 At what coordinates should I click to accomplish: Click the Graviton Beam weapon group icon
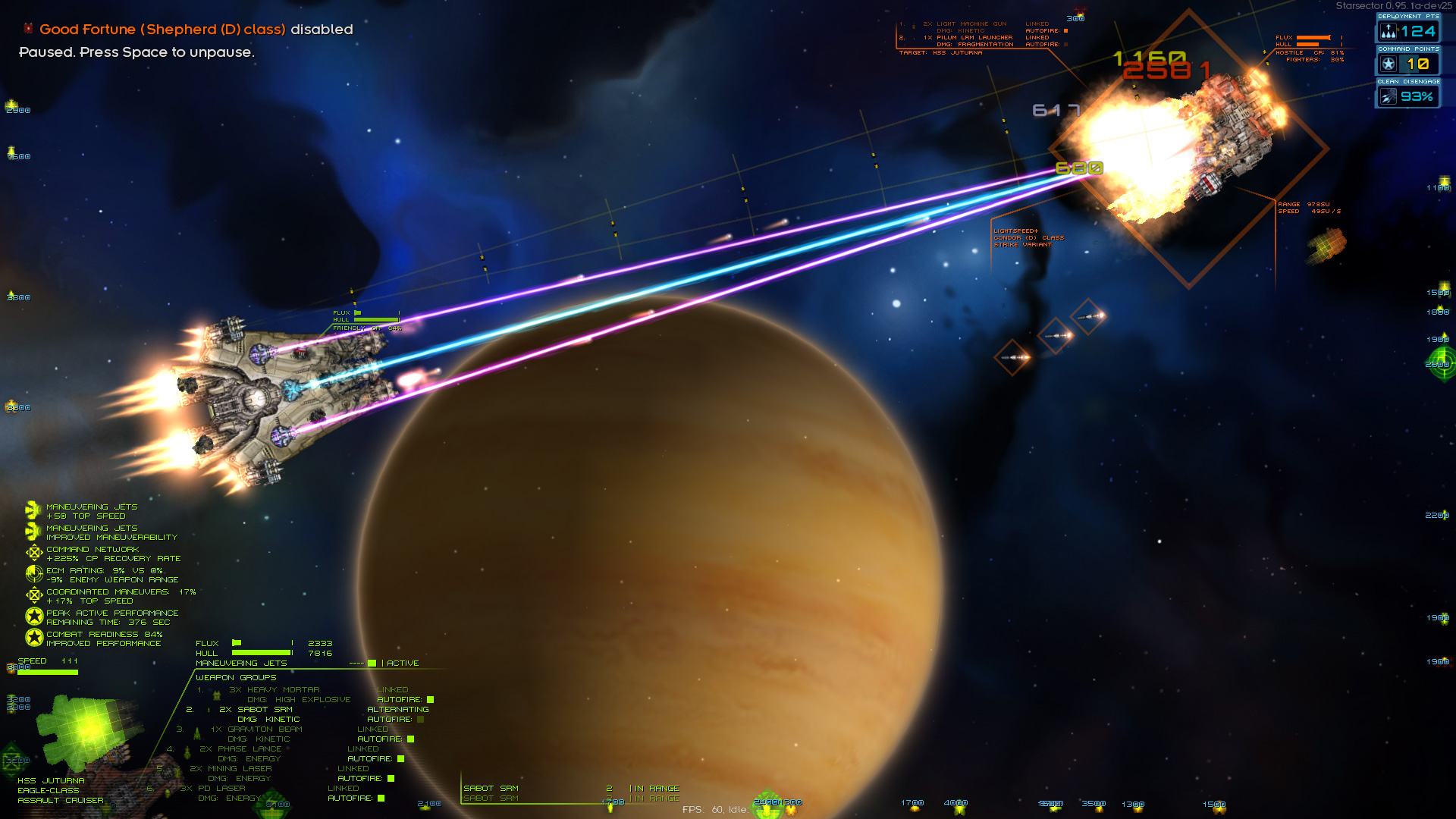[197, 733]
